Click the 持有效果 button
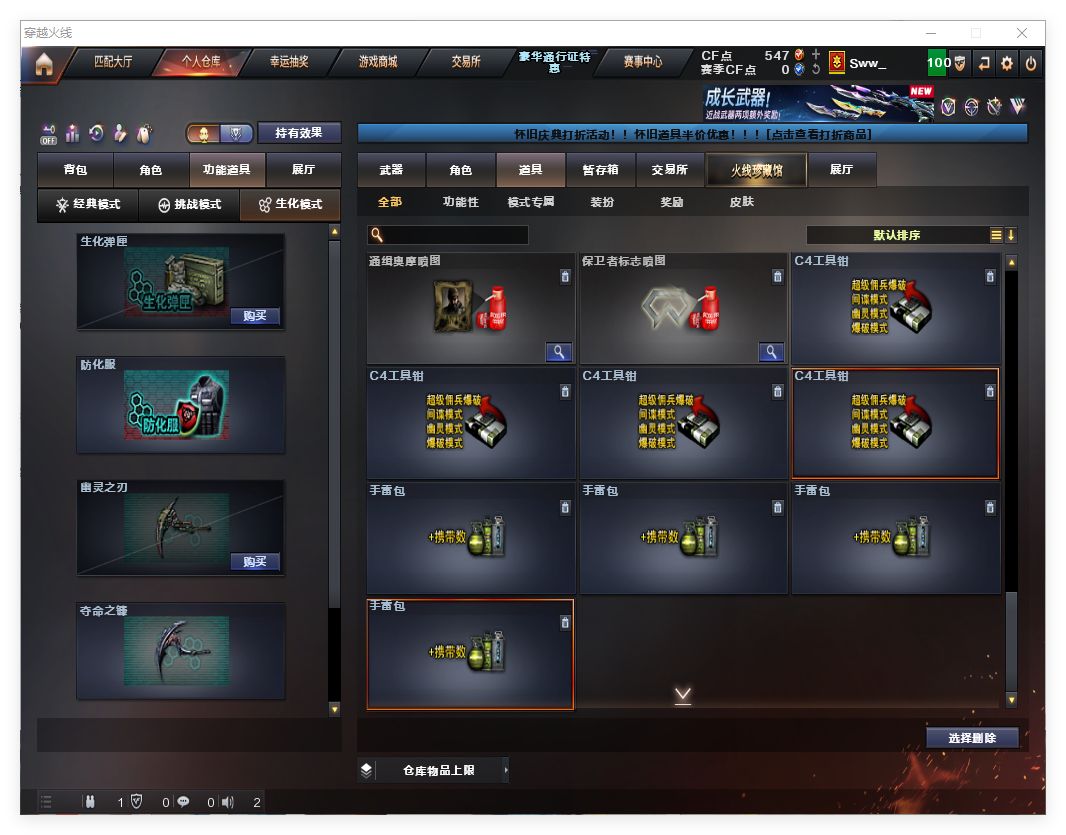The image size is (1066, 835). coord(299,133)
